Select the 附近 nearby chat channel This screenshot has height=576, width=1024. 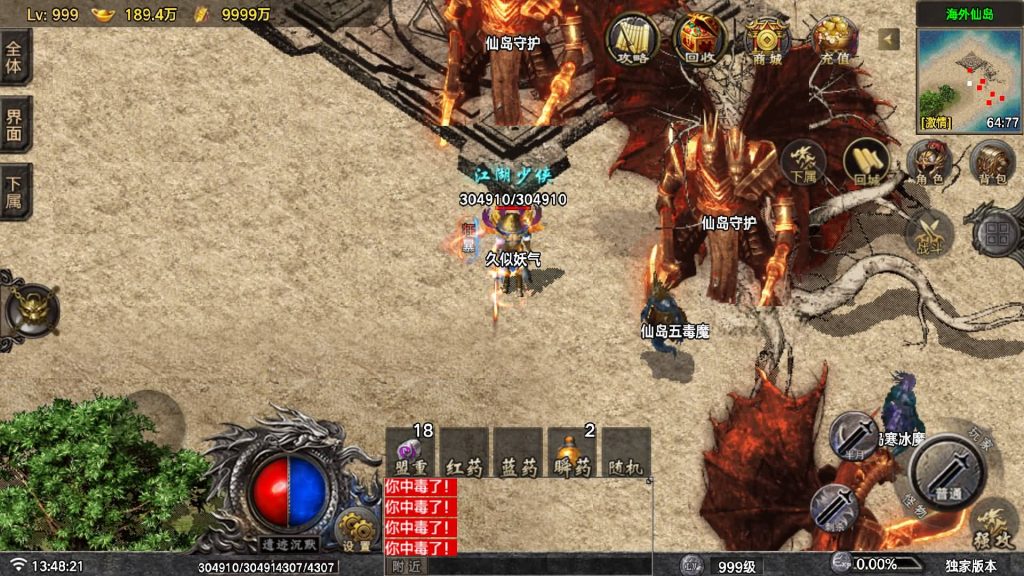[406, 566]
